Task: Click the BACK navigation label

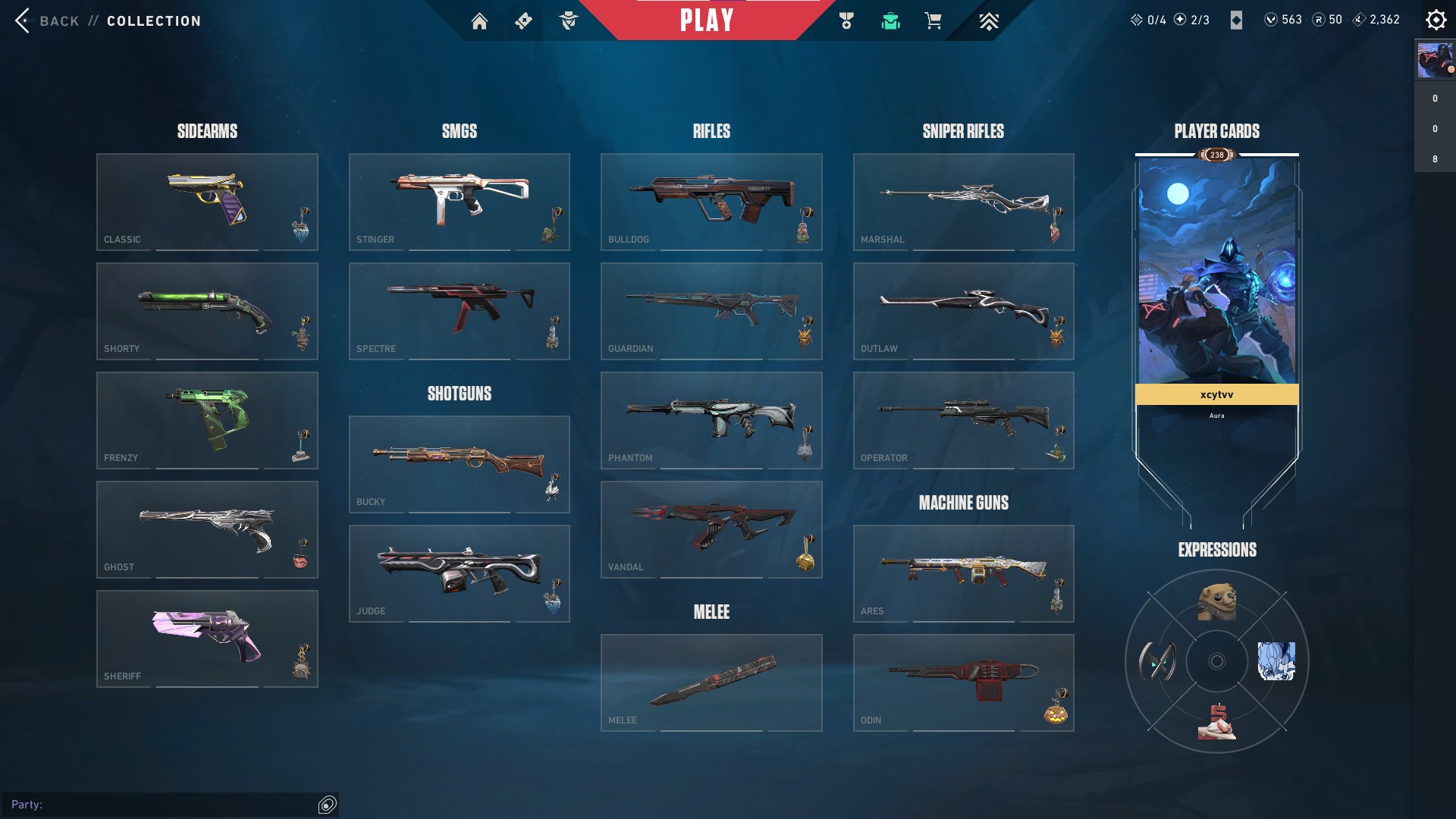Action: tap(59, 20)
